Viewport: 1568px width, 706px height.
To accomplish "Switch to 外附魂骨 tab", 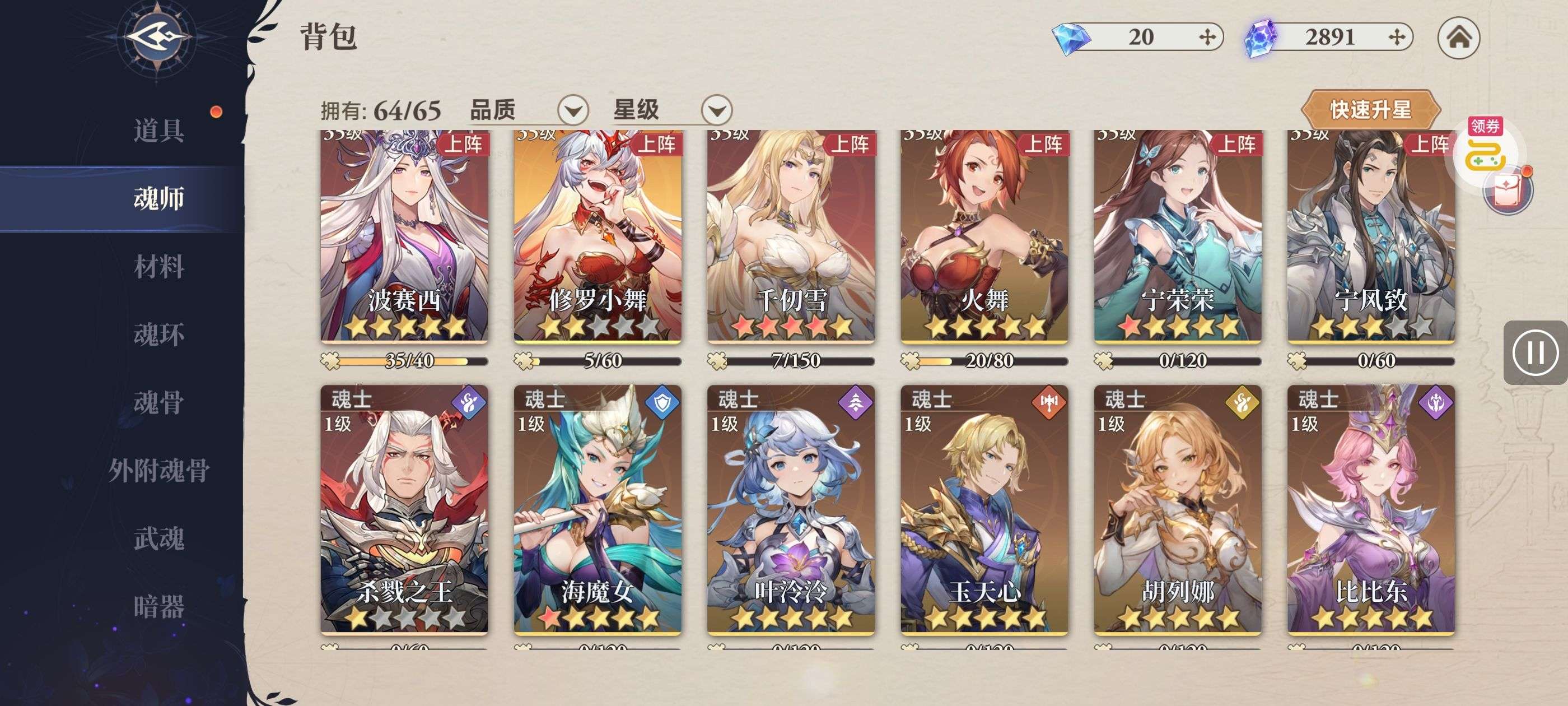I will tap(158, 470).
